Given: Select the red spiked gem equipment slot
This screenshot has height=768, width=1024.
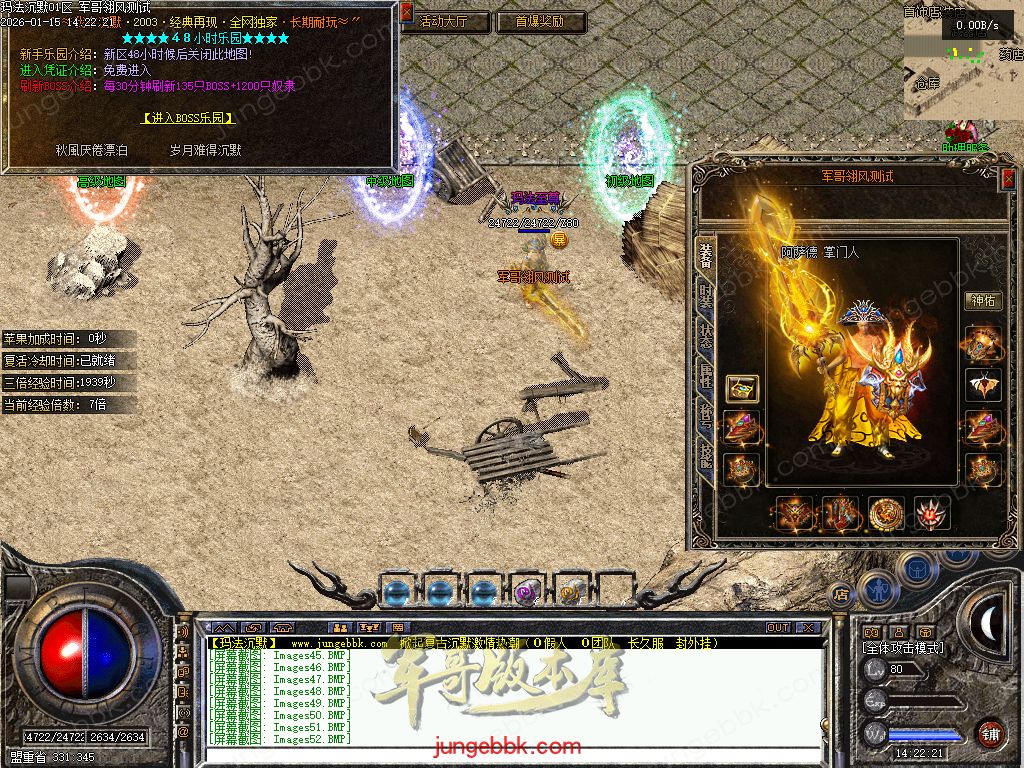Looking at the screenshot, I should 932,513.
